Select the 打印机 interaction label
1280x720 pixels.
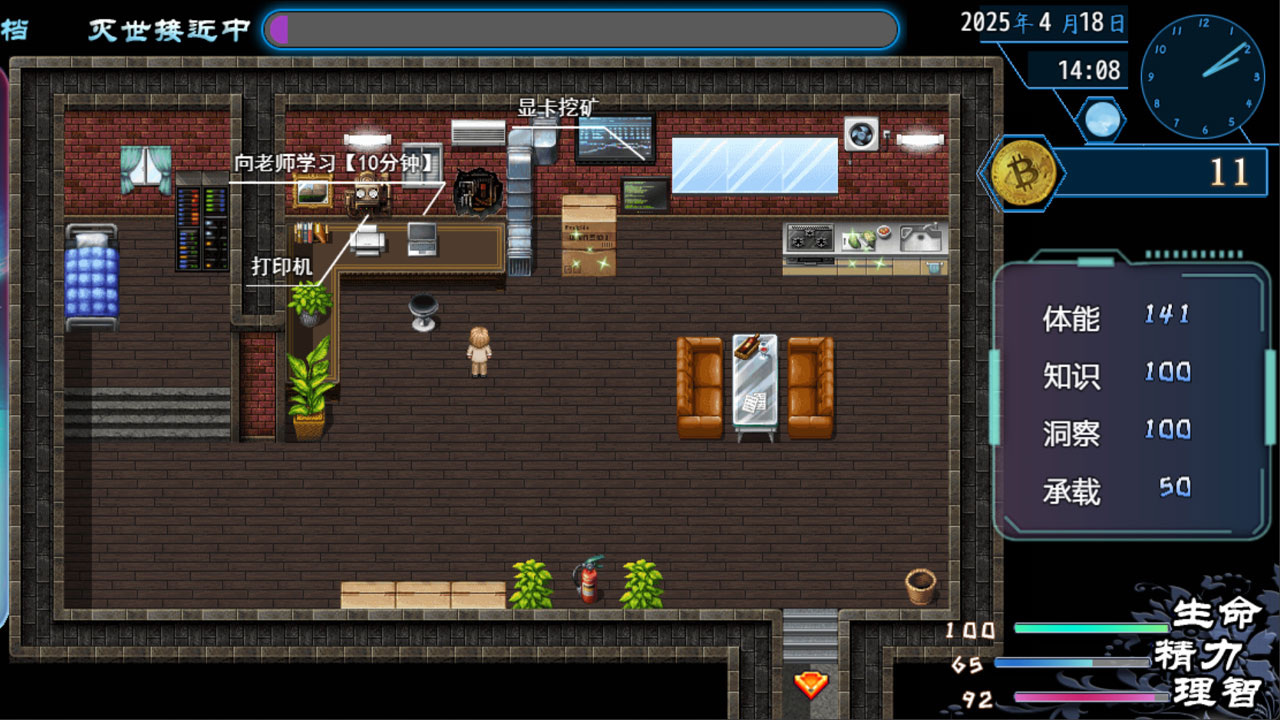point(282,267)
